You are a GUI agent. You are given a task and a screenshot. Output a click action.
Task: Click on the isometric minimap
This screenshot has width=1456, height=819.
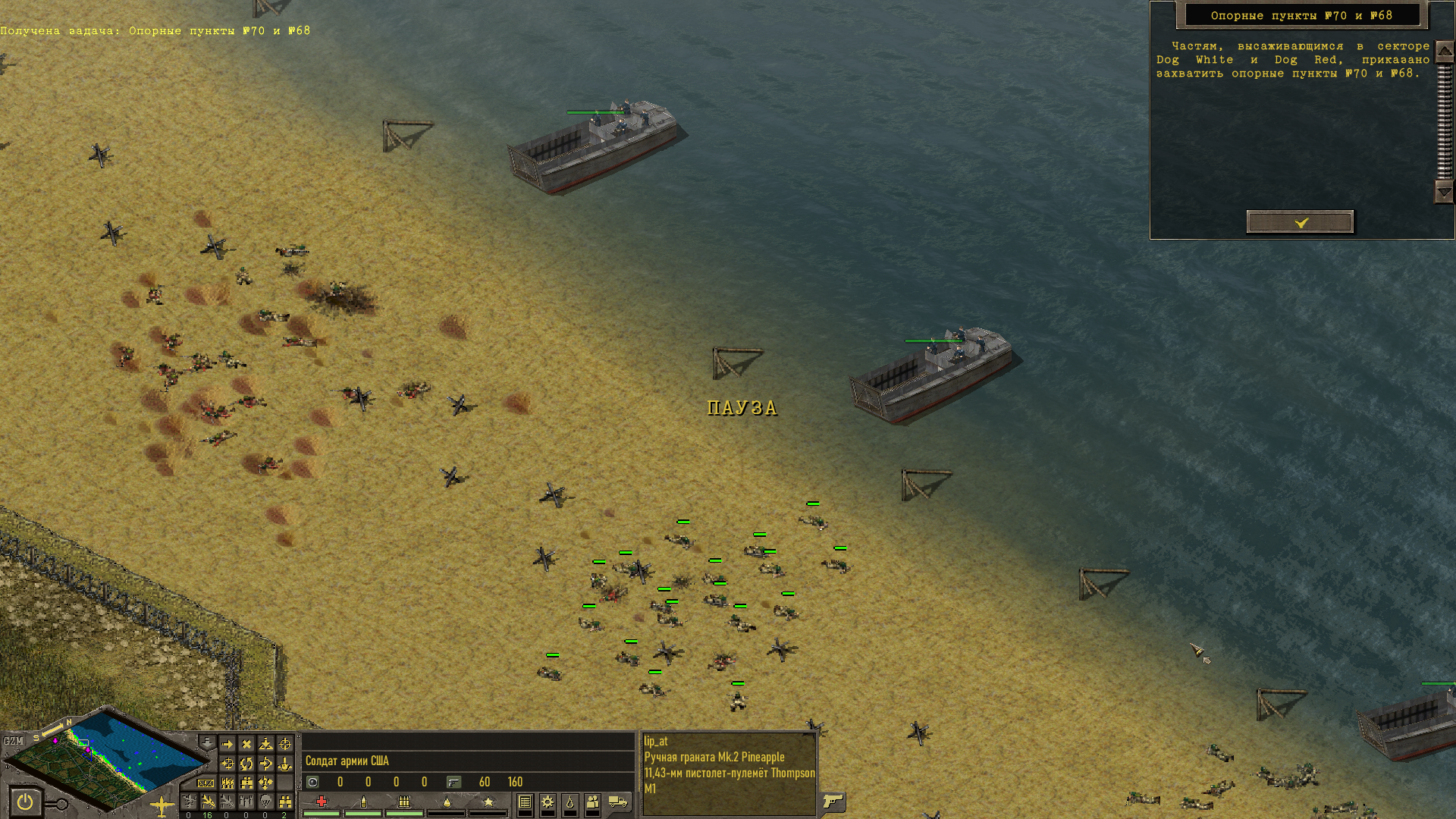[106, 758]
